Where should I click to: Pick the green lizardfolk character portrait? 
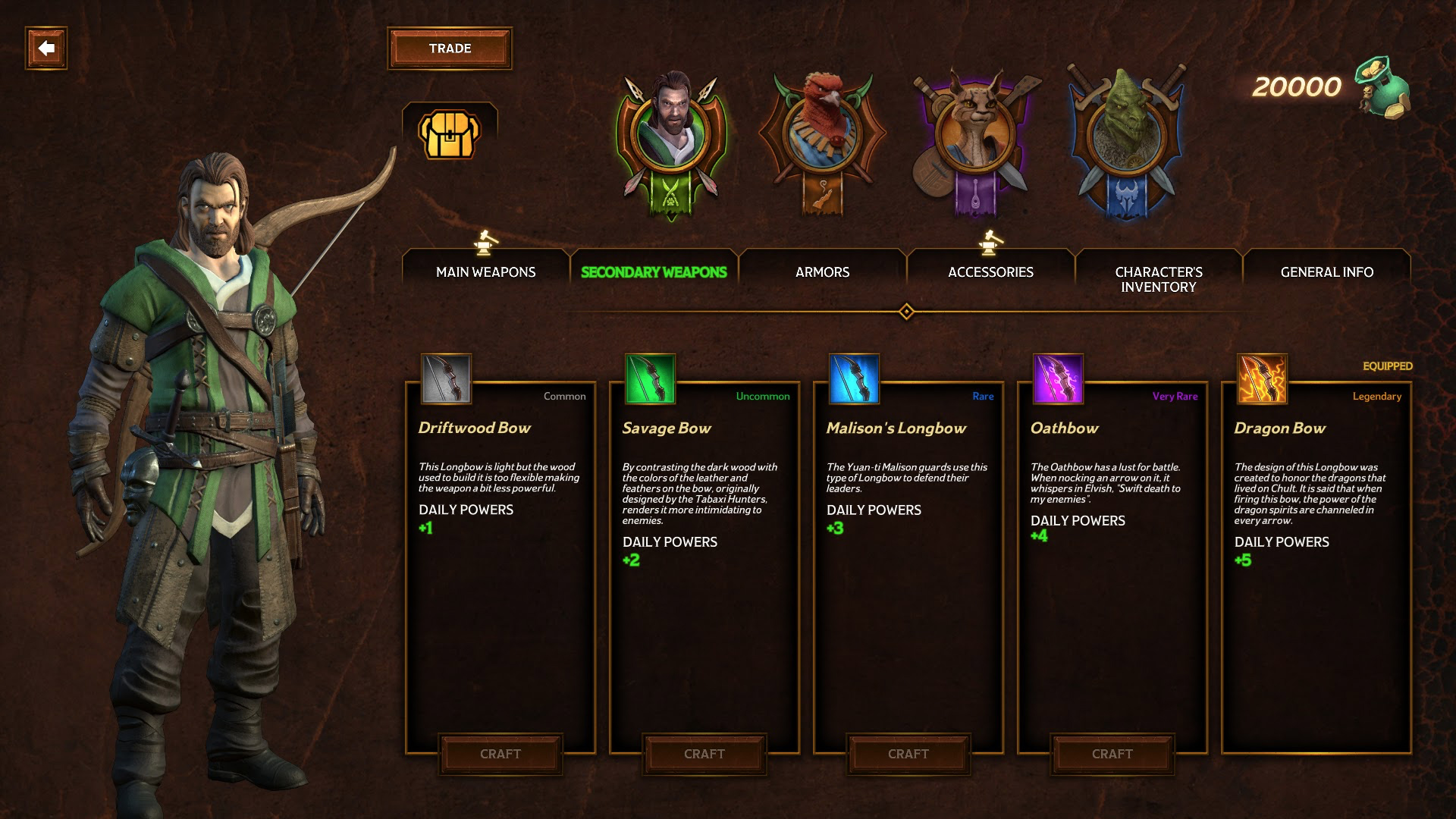[1126, 136]
